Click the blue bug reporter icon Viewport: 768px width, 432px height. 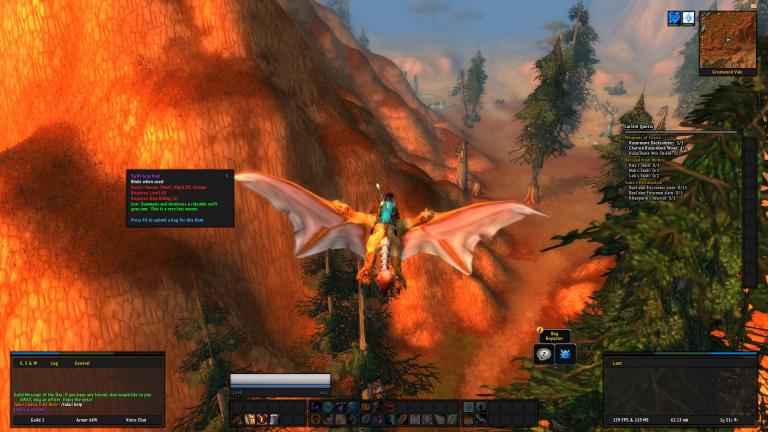(x=565, y=354)
